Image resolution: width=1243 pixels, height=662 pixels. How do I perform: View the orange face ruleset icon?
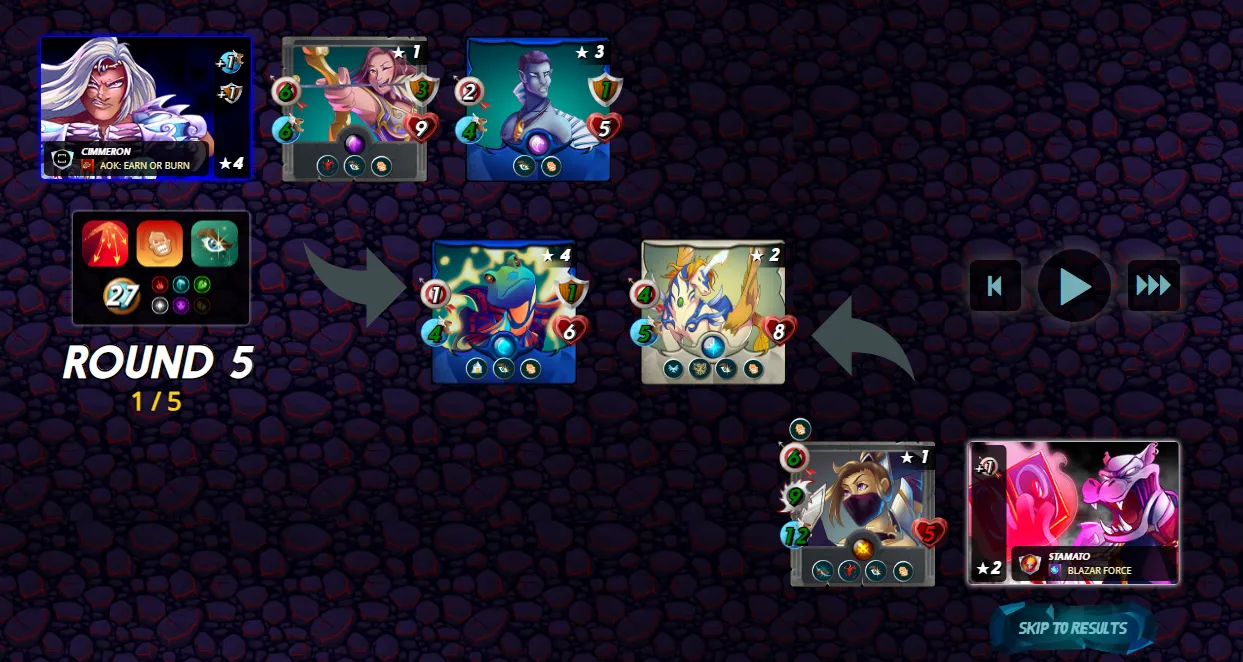tap(160, 244)
